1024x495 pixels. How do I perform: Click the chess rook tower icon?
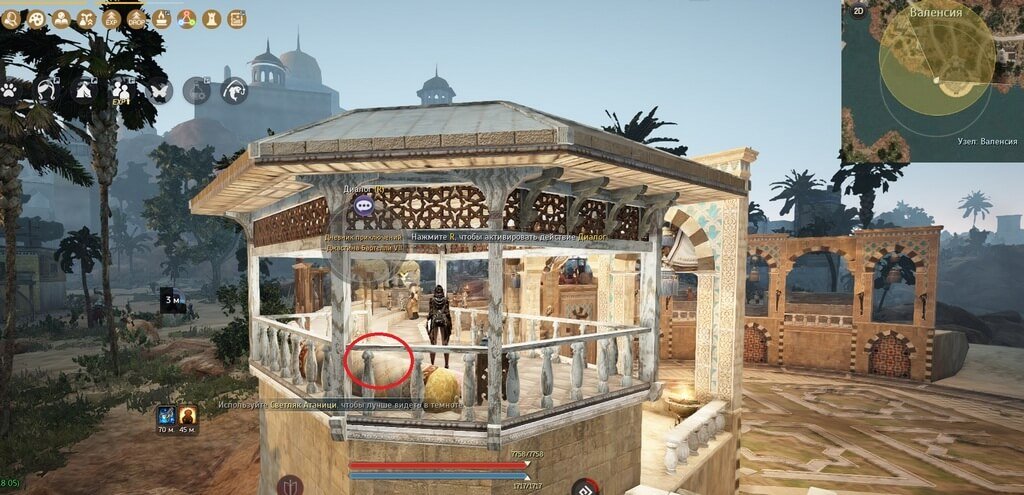212,19
